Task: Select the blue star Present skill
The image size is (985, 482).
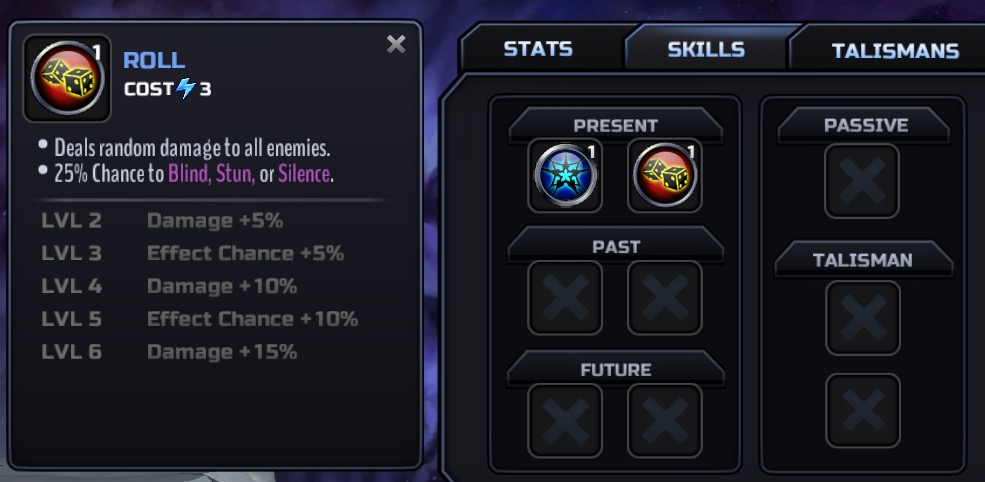Action: point(565,176)
